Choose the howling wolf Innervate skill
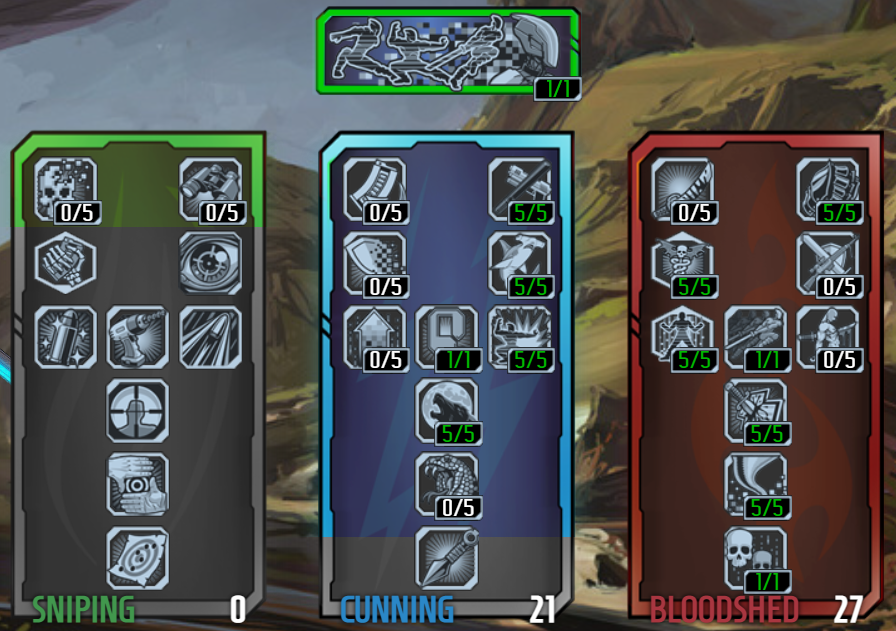 [x=448, y=410]
